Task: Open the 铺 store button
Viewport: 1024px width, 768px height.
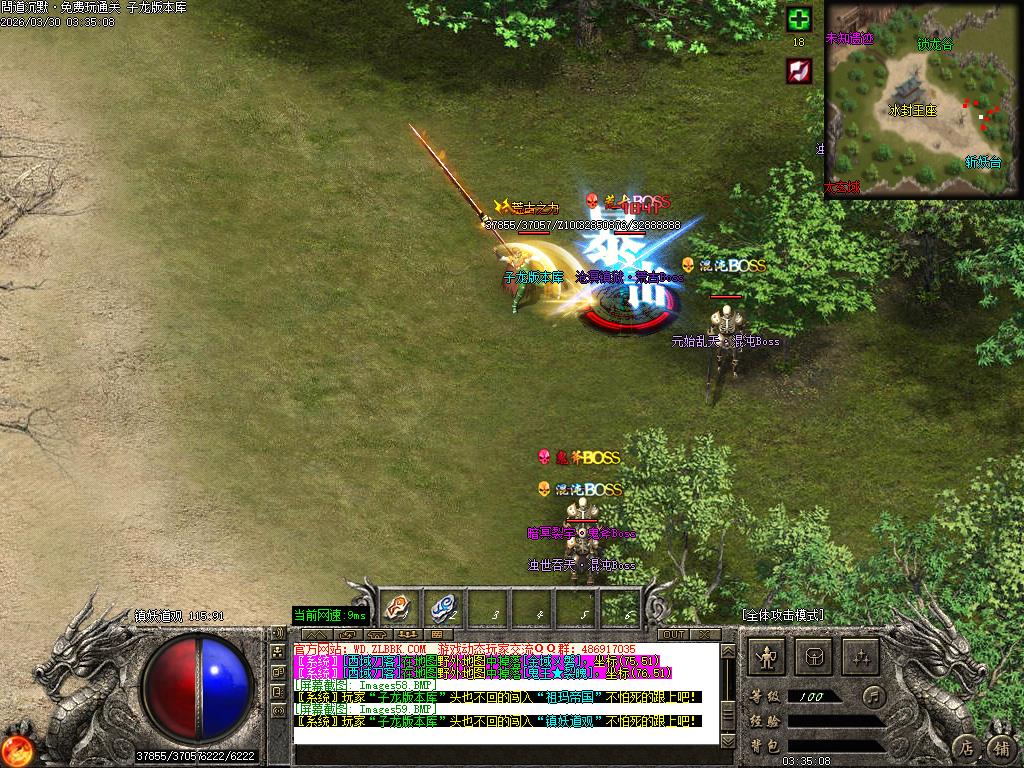Action: 1000,746
